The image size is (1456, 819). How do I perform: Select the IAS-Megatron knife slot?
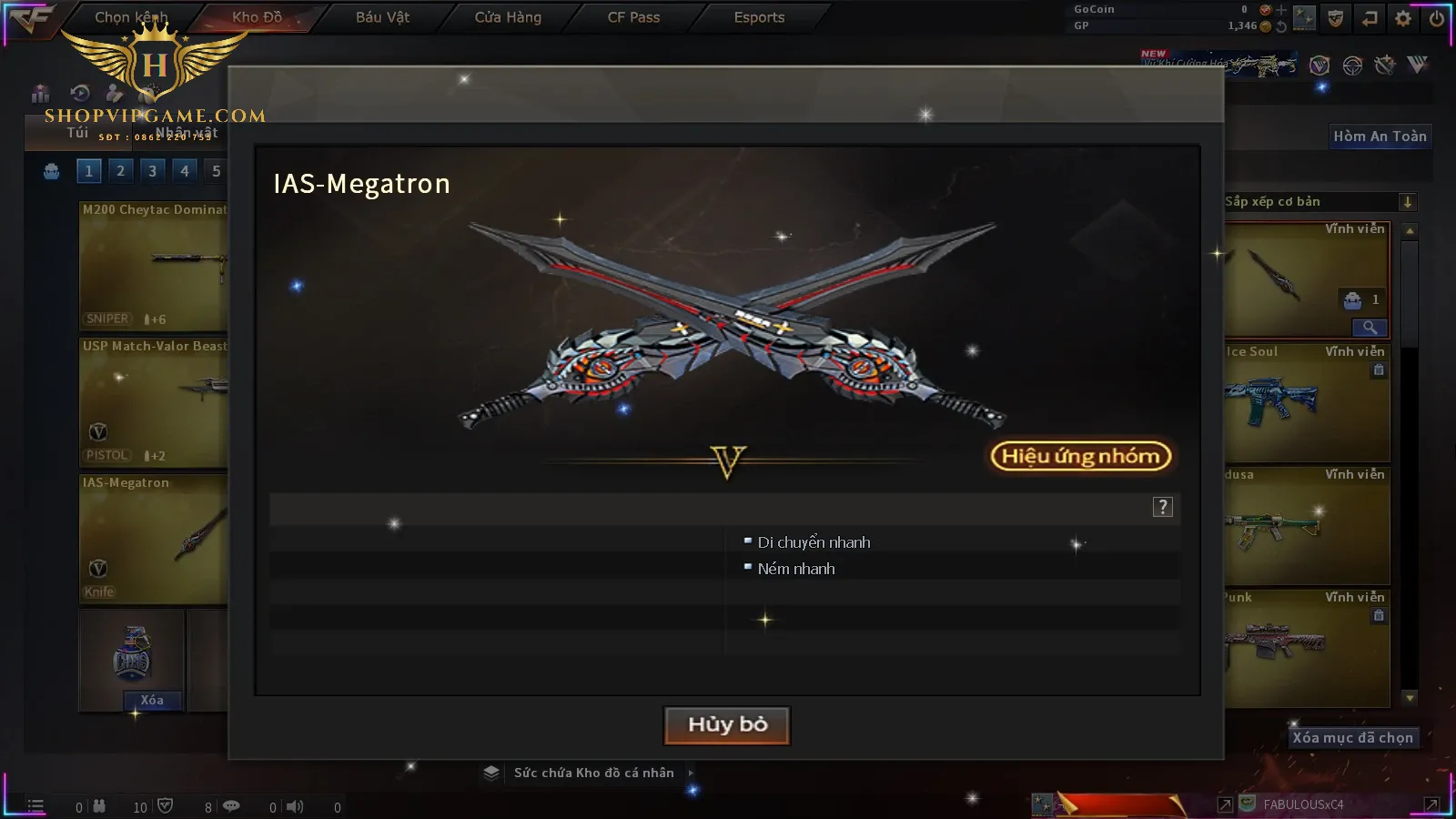pos(153,539)
